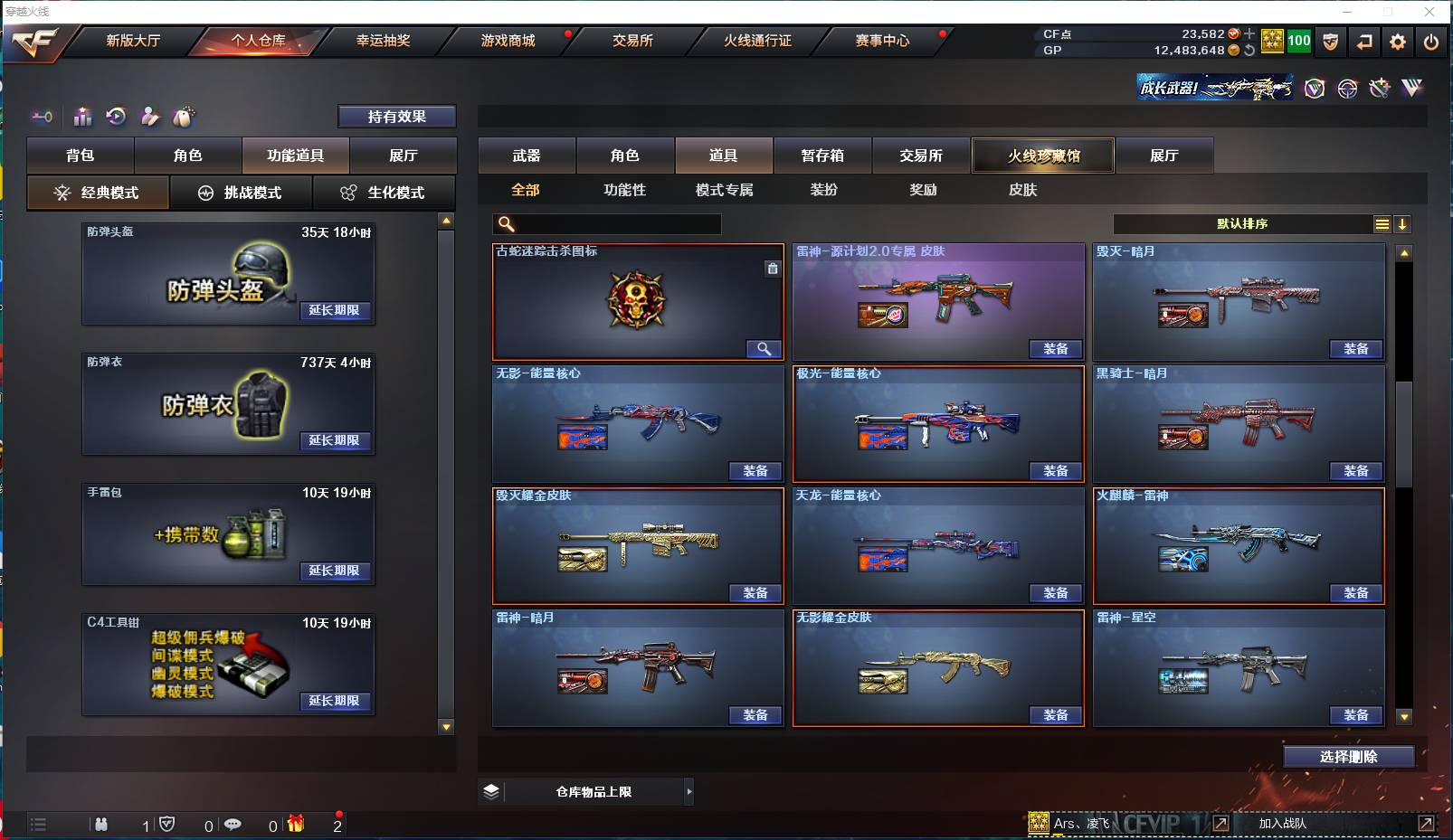Select the 皮肤 filter tab

[1024, 190]
